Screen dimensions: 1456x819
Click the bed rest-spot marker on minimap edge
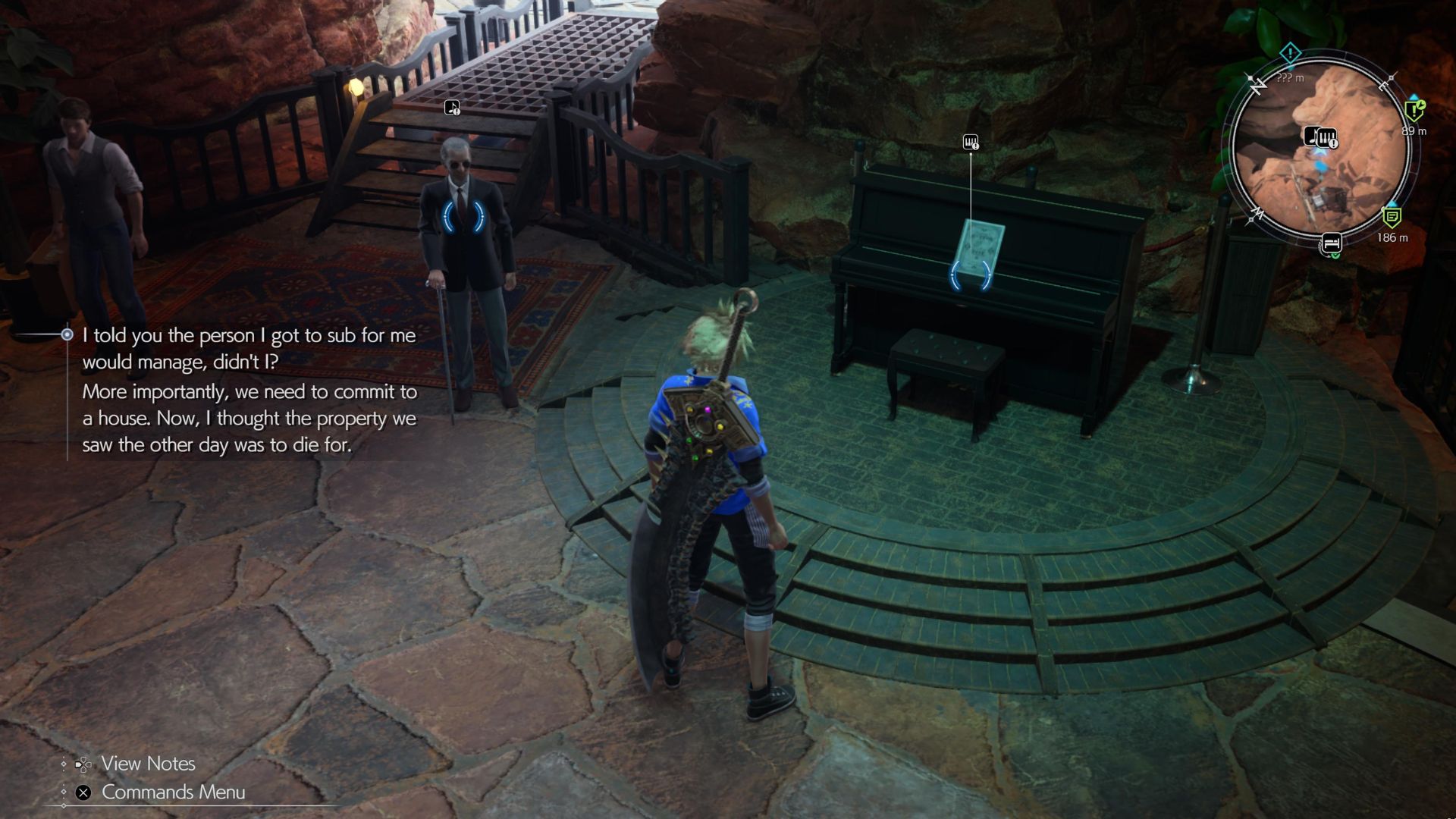(x=1332, y=243)
